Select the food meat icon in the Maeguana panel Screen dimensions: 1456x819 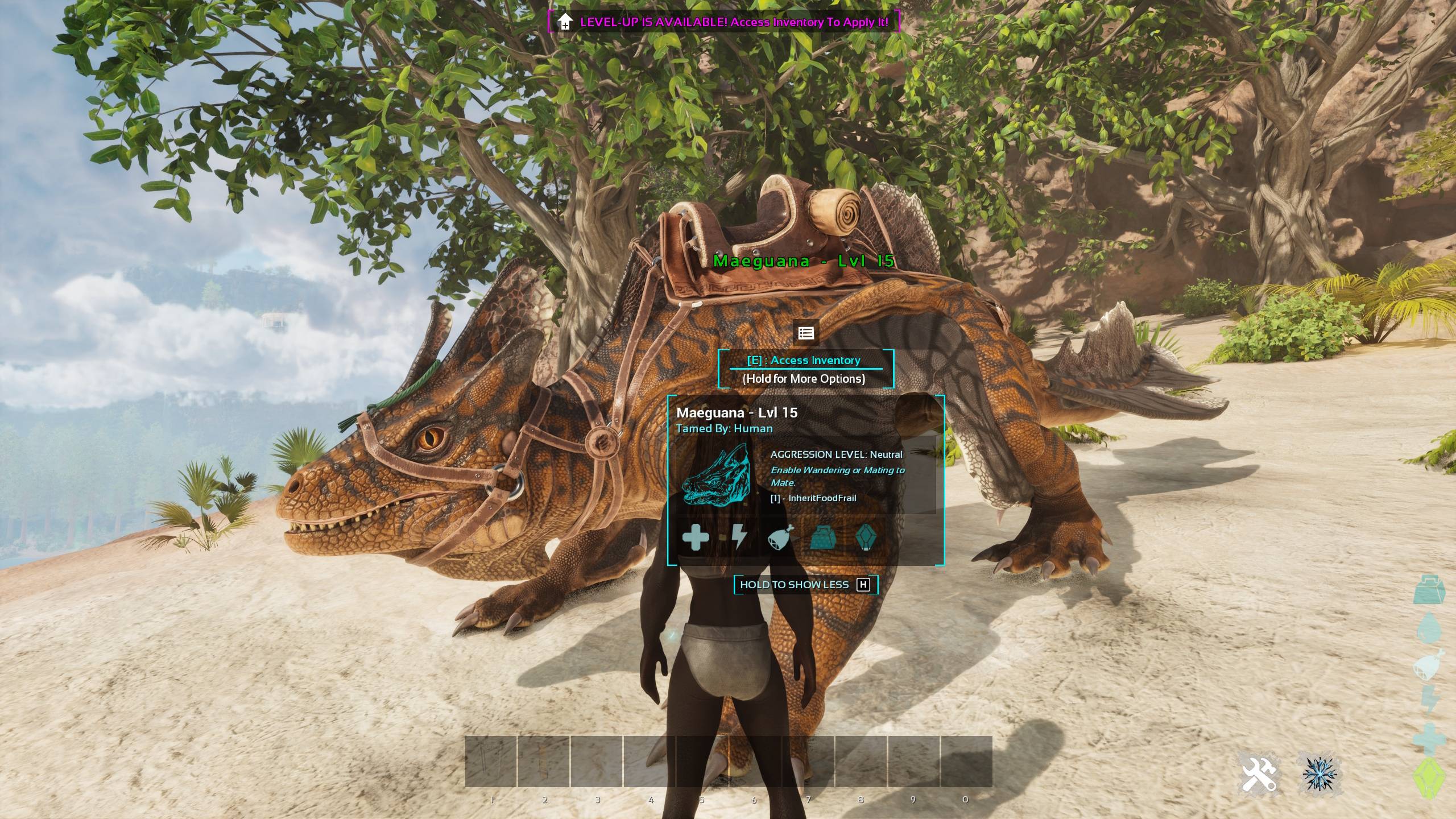point(780,537)
